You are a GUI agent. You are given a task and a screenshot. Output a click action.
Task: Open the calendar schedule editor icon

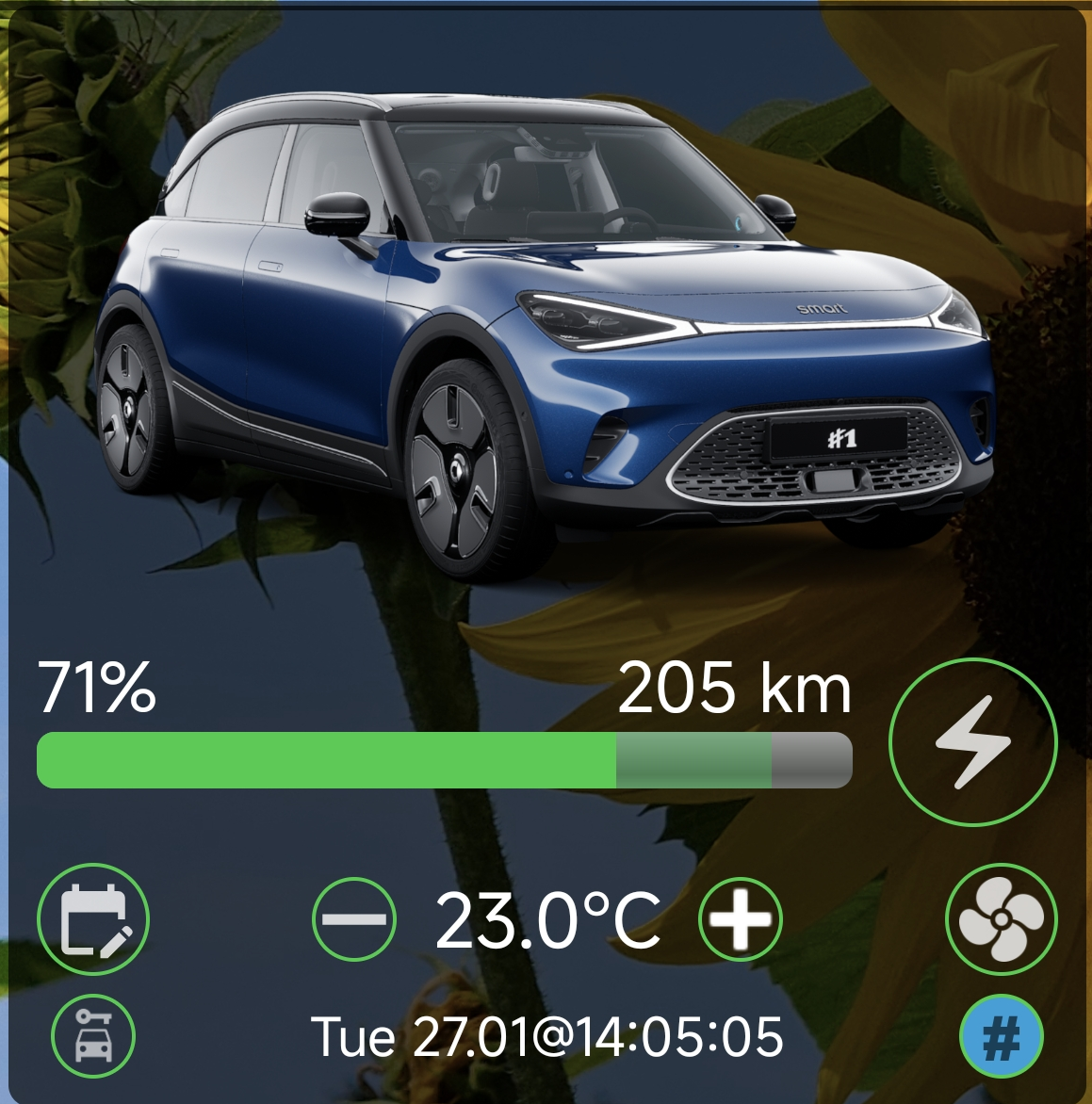(x=93, y=918)
